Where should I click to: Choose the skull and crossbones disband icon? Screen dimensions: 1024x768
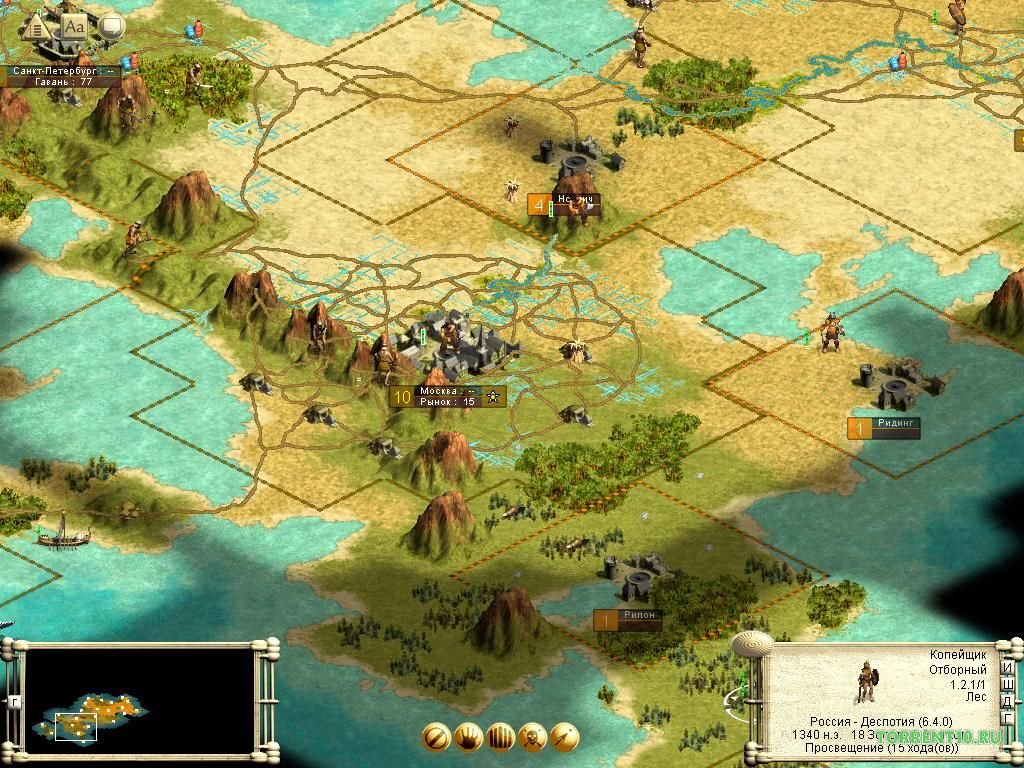532,738
